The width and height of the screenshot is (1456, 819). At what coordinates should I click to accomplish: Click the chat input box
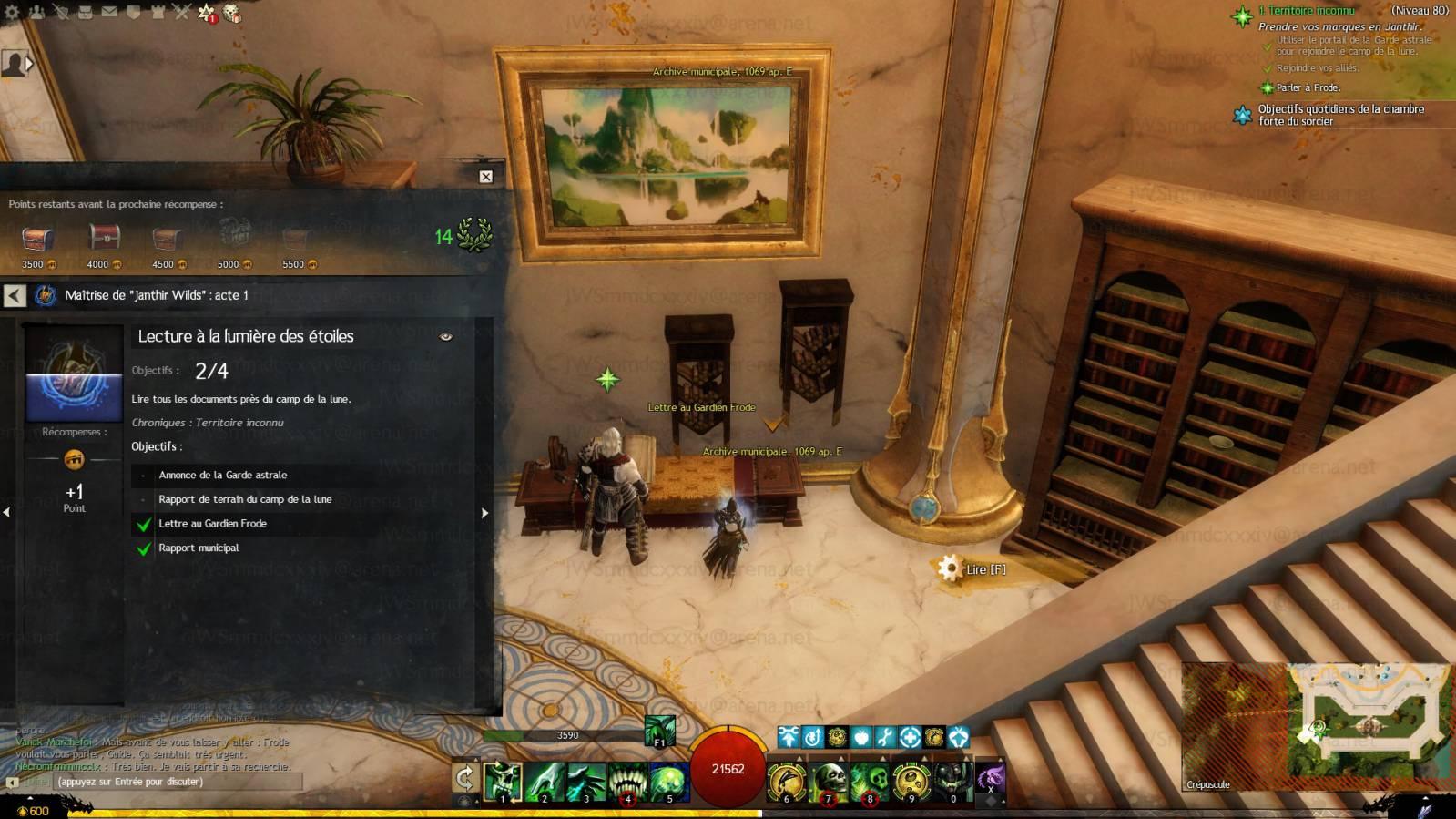[x=173, y=782]
